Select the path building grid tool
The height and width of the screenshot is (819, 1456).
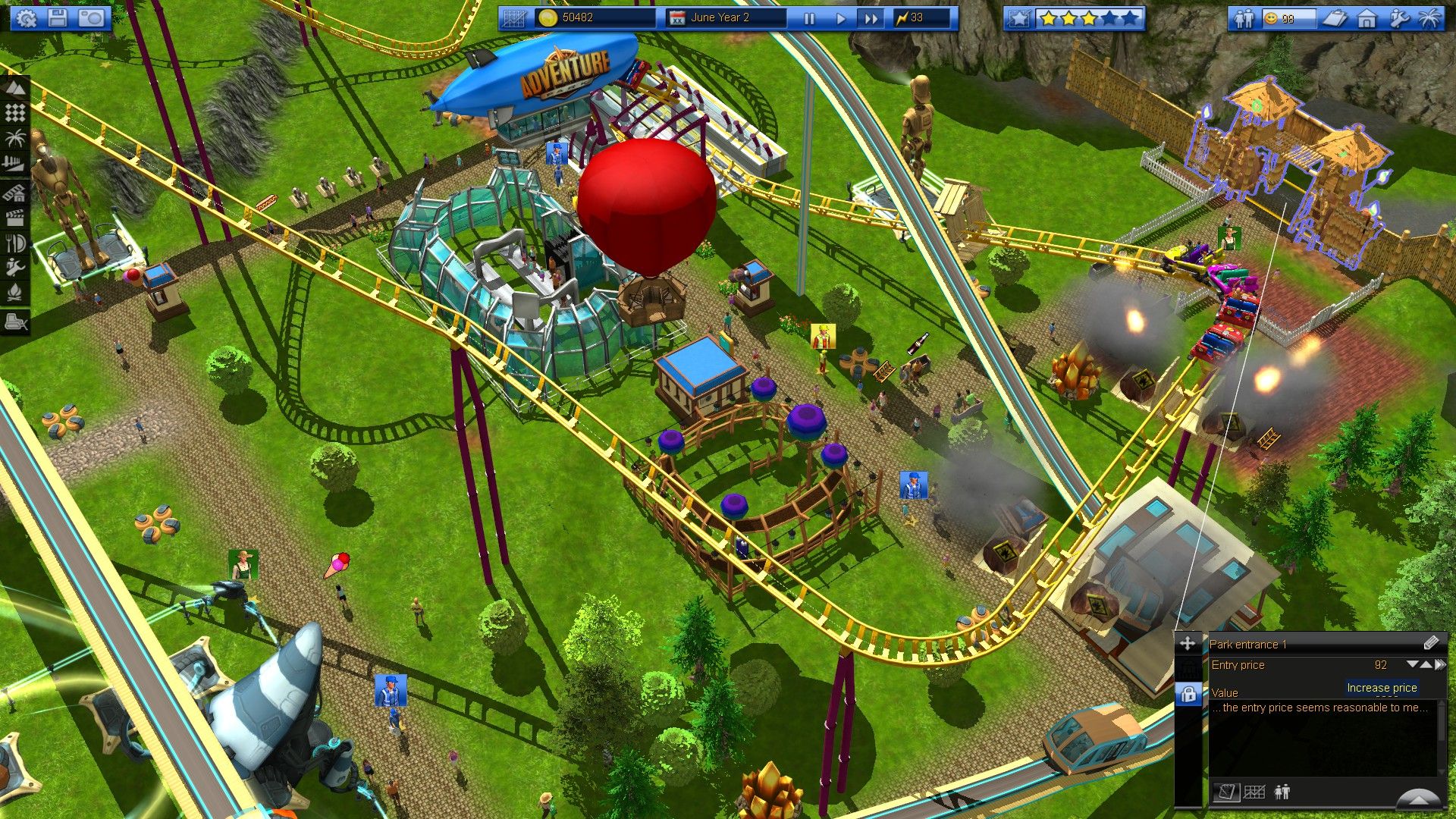(x=17, y=112)
